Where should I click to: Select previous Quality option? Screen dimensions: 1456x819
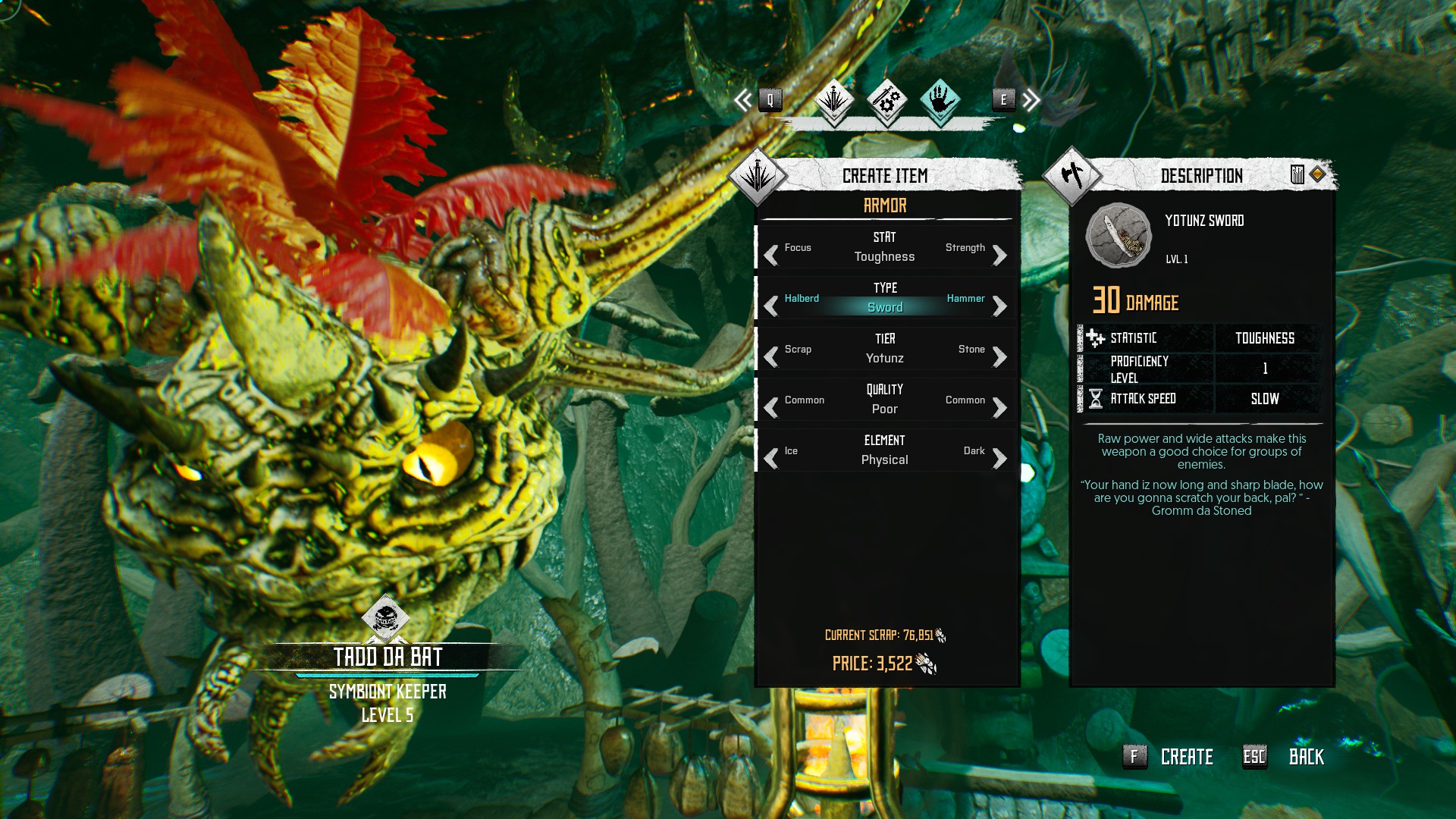click(772, 408)
